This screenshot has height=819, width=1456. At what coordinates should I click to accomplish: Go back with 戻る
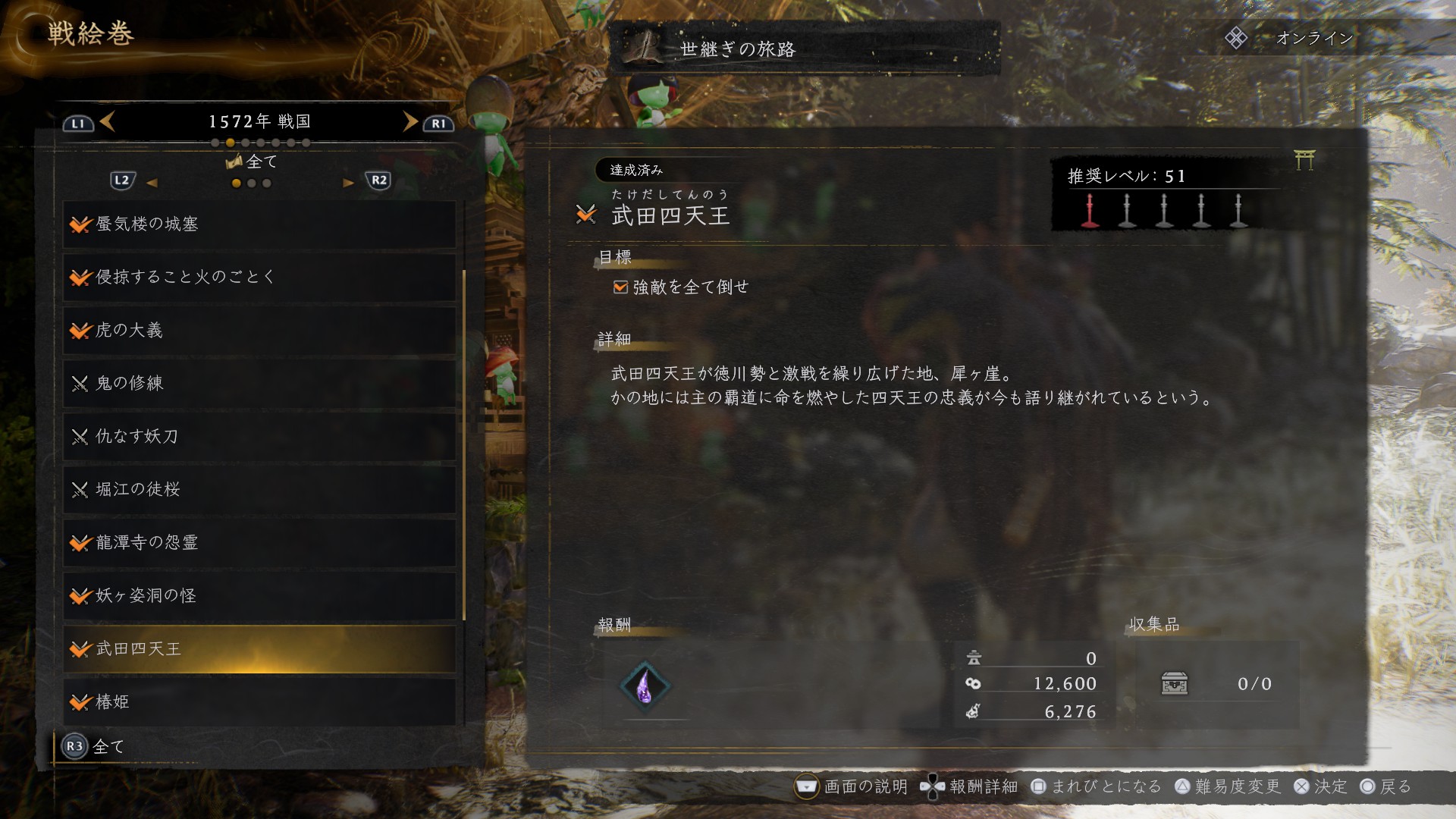[x=1385, y=786]
